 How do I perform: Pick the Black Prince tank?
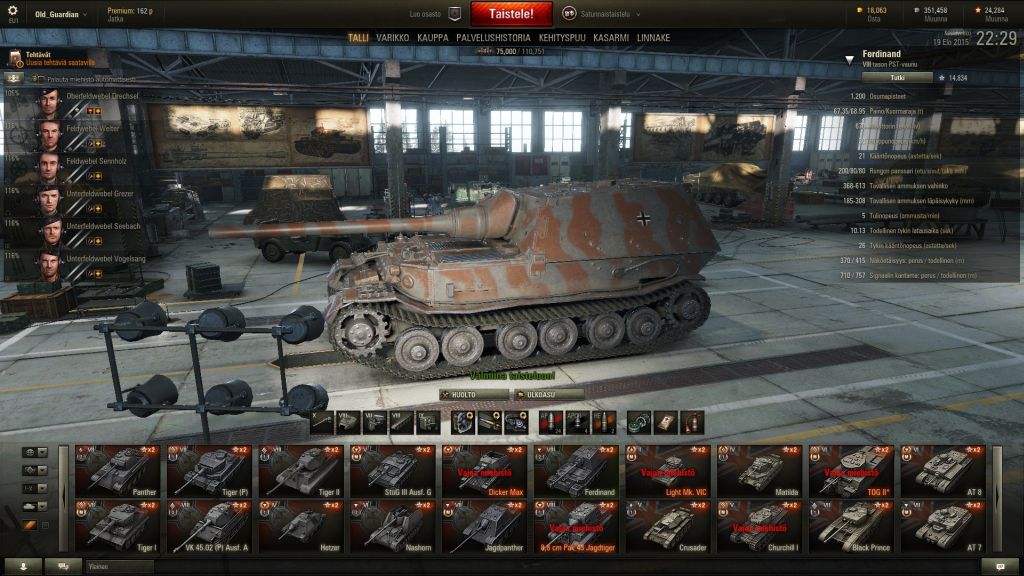coord(852,525)
